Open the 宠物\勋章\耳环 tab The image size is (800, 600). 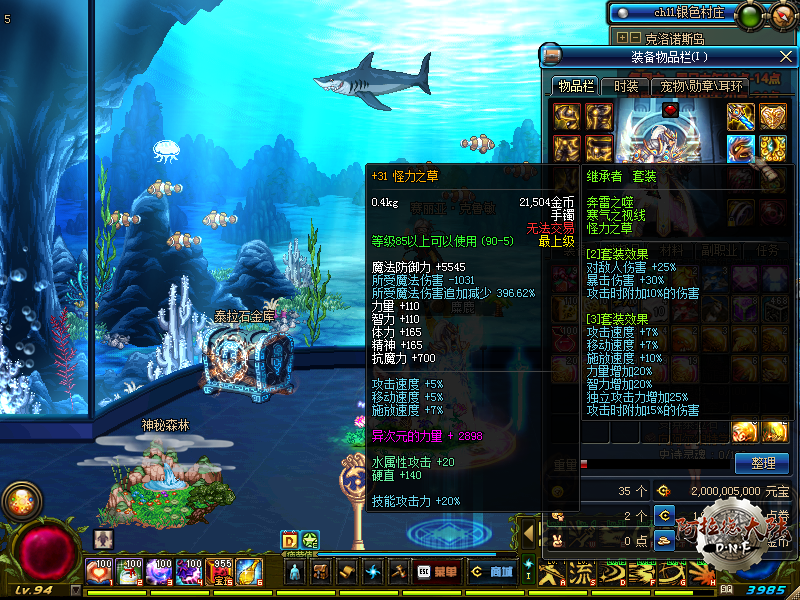tap(701, 86)
